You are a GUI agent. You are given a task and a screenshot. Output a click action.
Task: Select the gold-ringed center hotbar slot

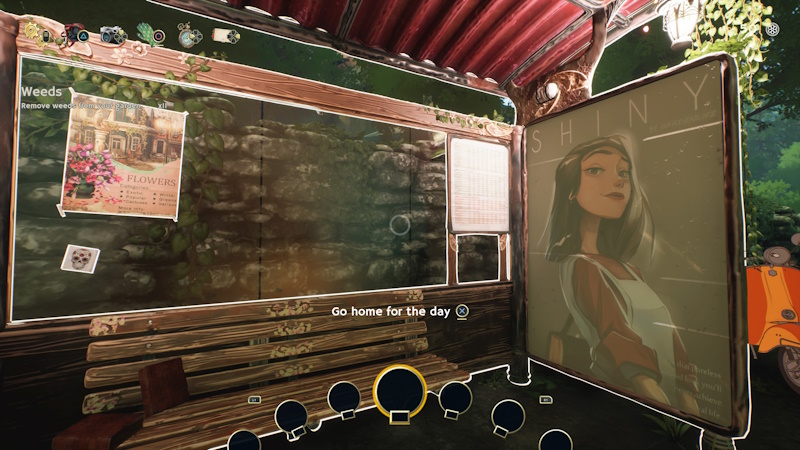(x=400, y=389)
